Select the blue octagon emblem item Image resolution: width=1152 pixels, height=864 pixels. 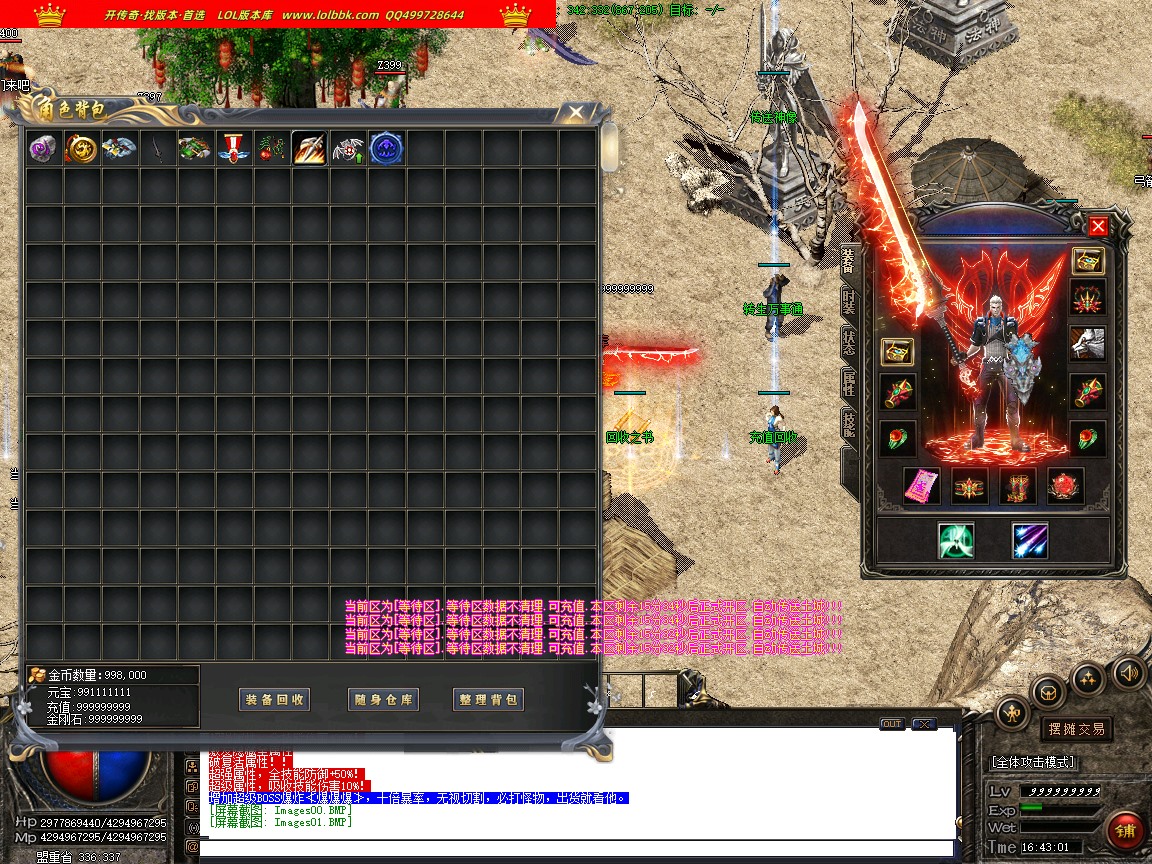(386, 149)
